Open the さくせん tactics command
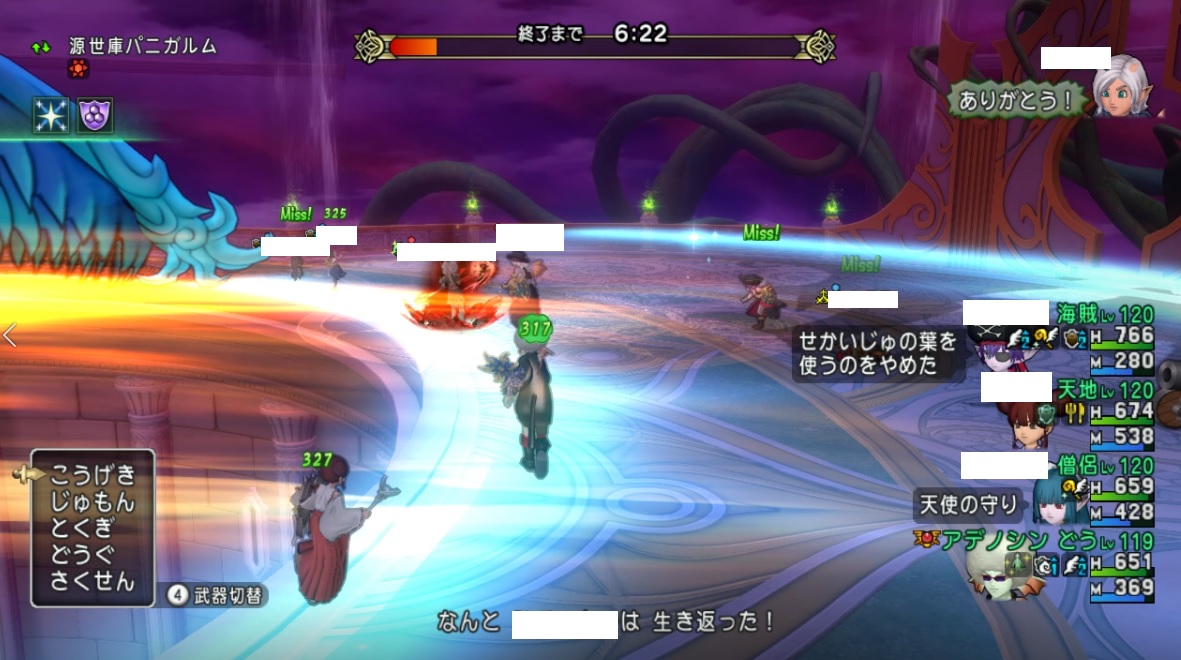 pyautogui.click(x=92, y=582)
